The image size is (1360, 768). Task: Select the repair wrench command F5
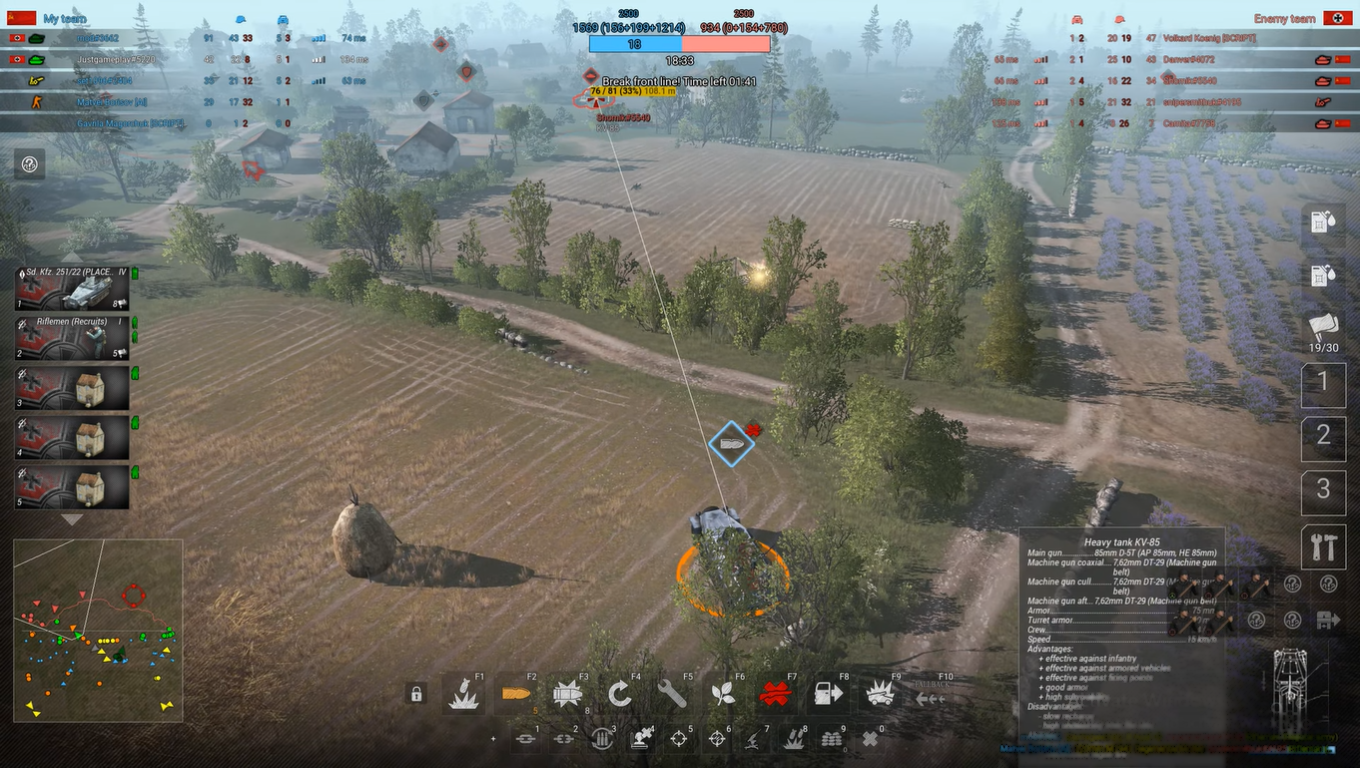(x=670, y=694)
